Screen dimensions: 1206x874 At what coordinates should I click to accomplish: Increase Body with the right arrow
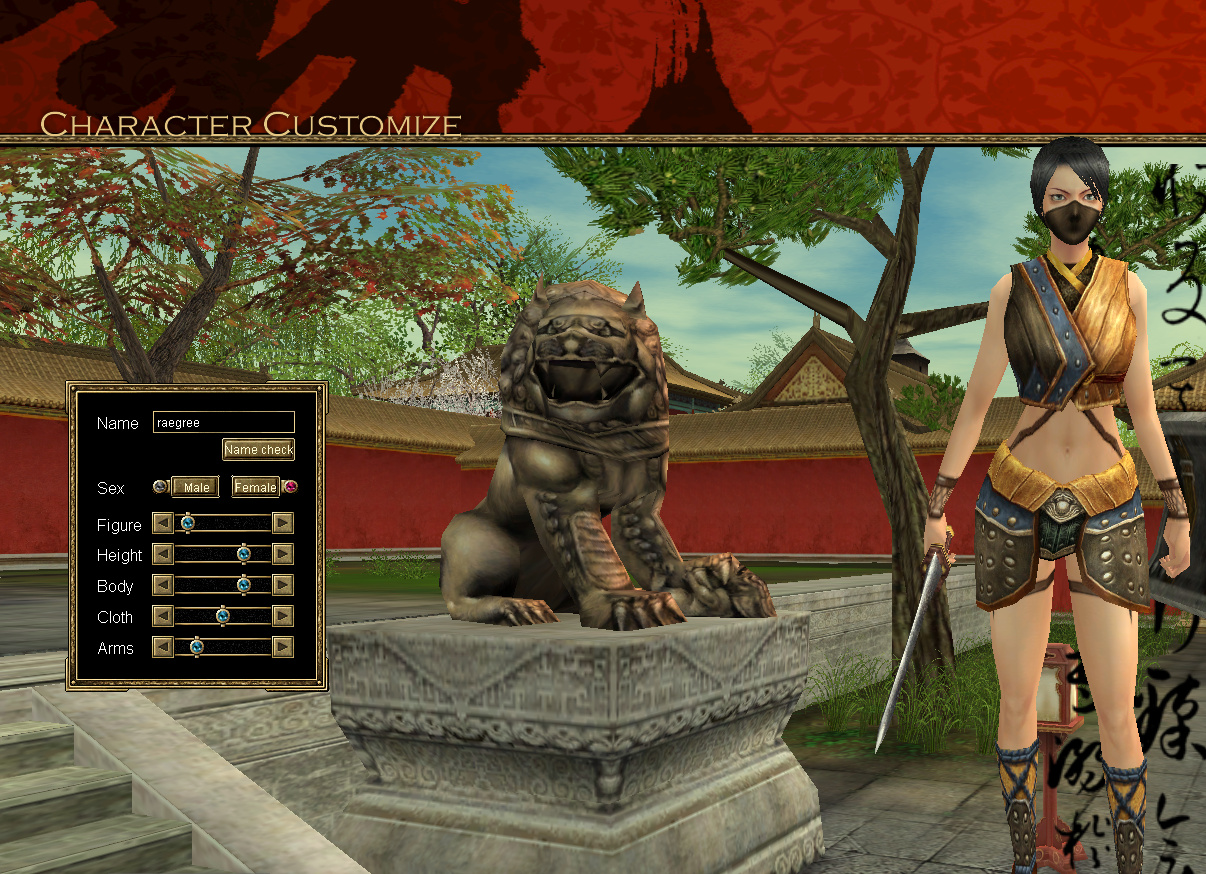click(x=283, y=585)
